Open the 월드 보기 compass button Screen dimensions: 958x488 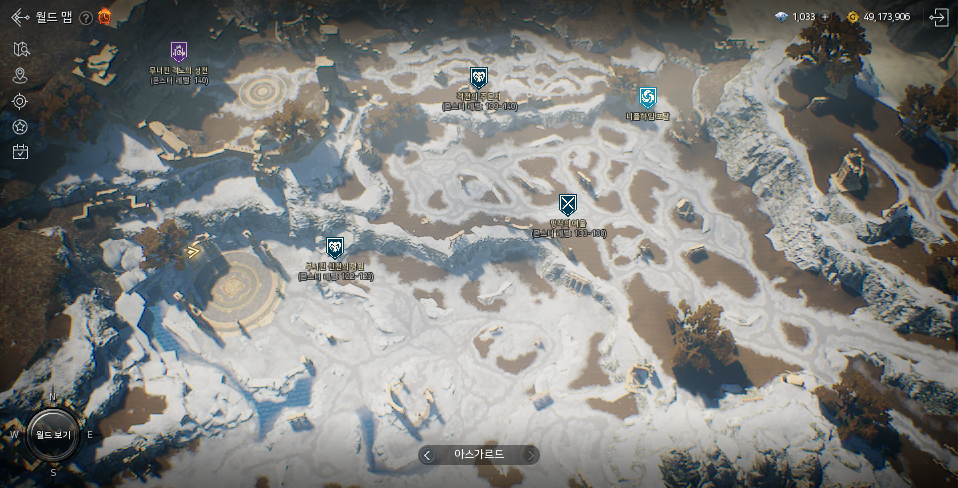pos(52,435)
